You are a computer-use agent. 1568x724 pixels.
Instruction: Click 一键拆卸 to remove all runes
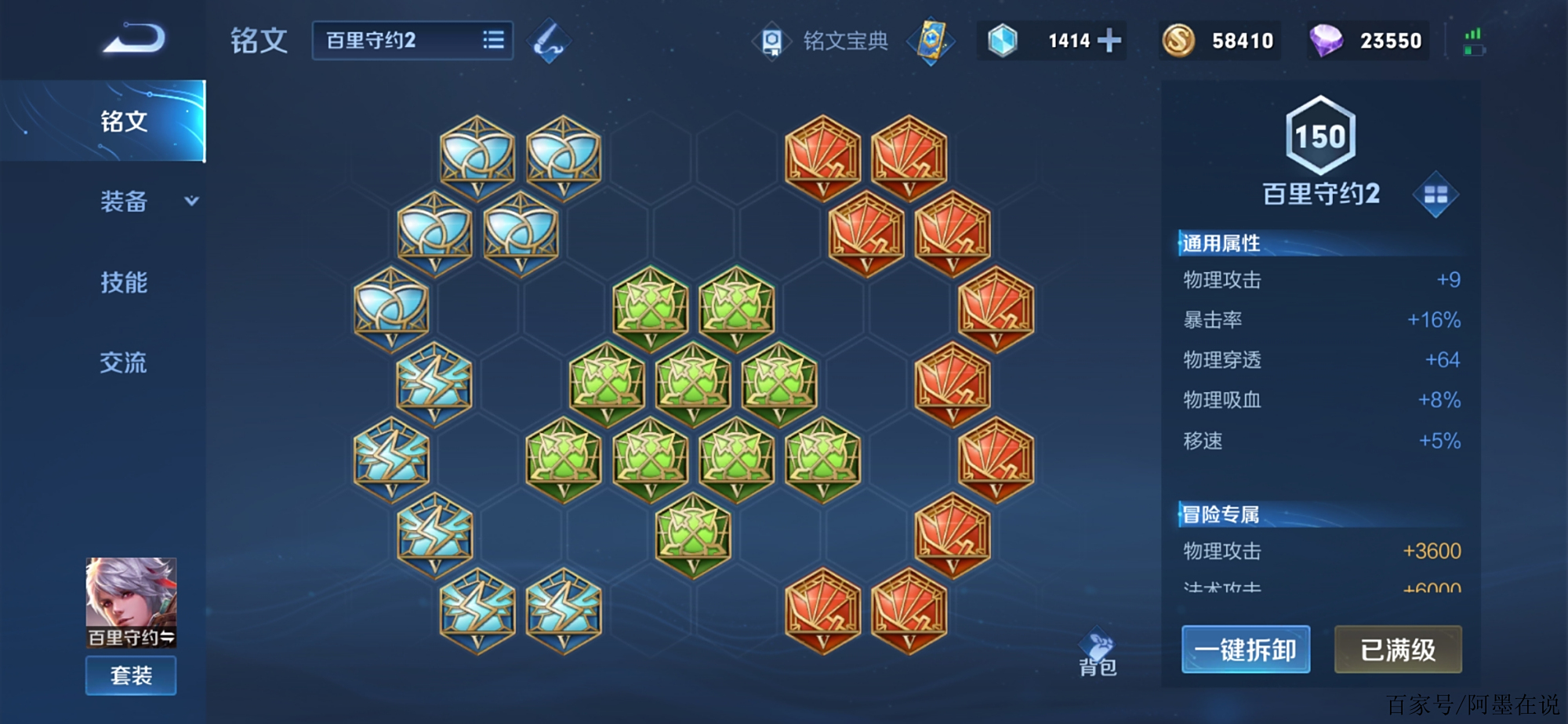click(x=1245, y=649)
